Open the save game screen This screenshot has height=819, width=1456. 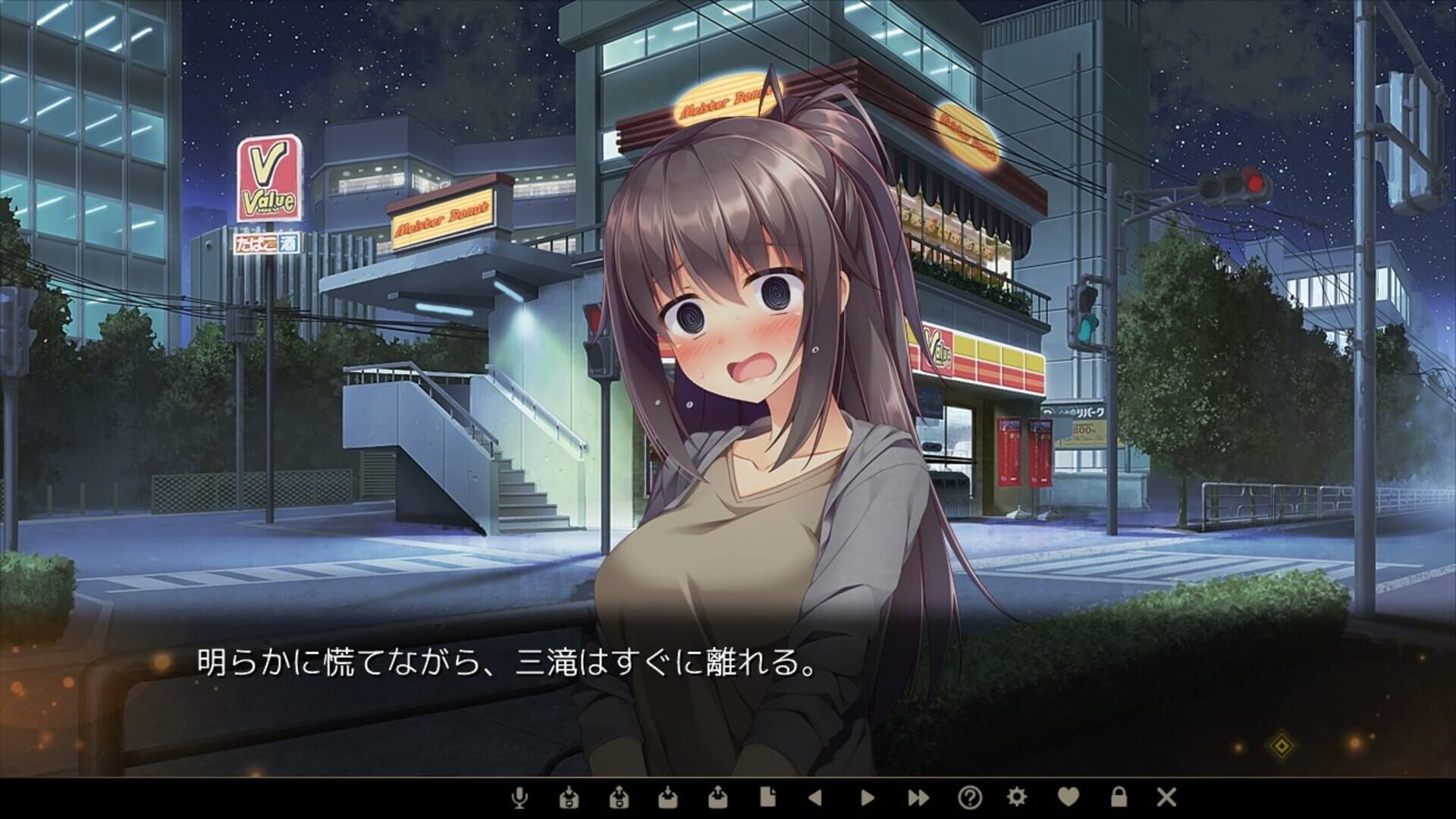click(x=720, y=796)
